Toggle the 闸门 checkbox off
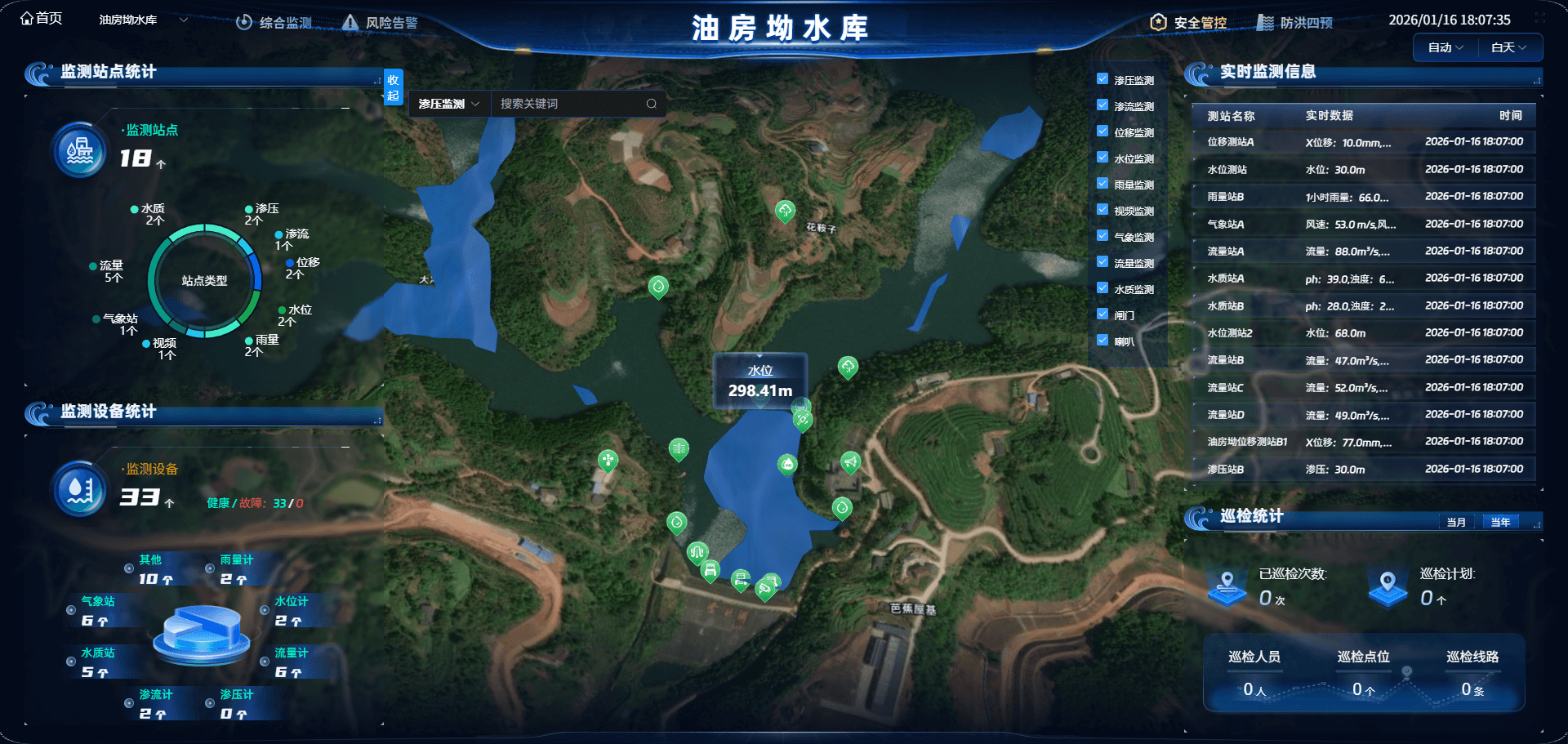Viewport: 1568px width, 744px height. coord(1102,314)
